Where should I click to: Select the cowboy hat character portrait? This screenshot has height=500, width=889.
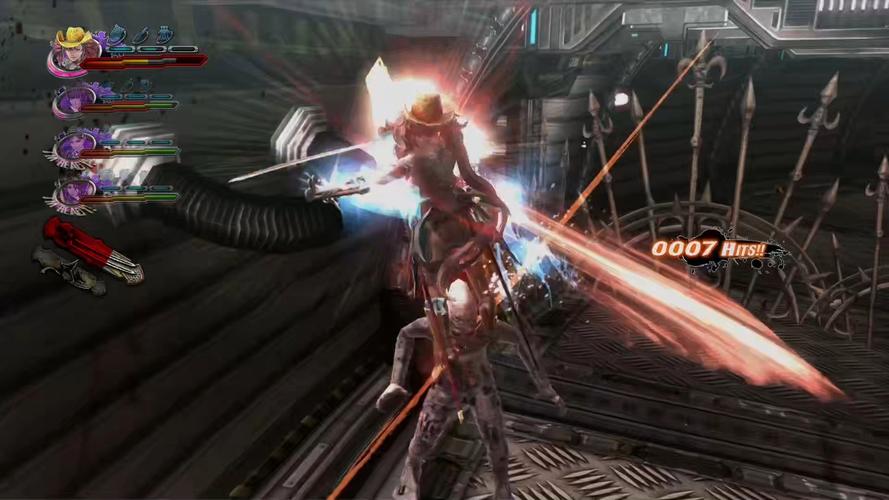(x=73, y=49)
